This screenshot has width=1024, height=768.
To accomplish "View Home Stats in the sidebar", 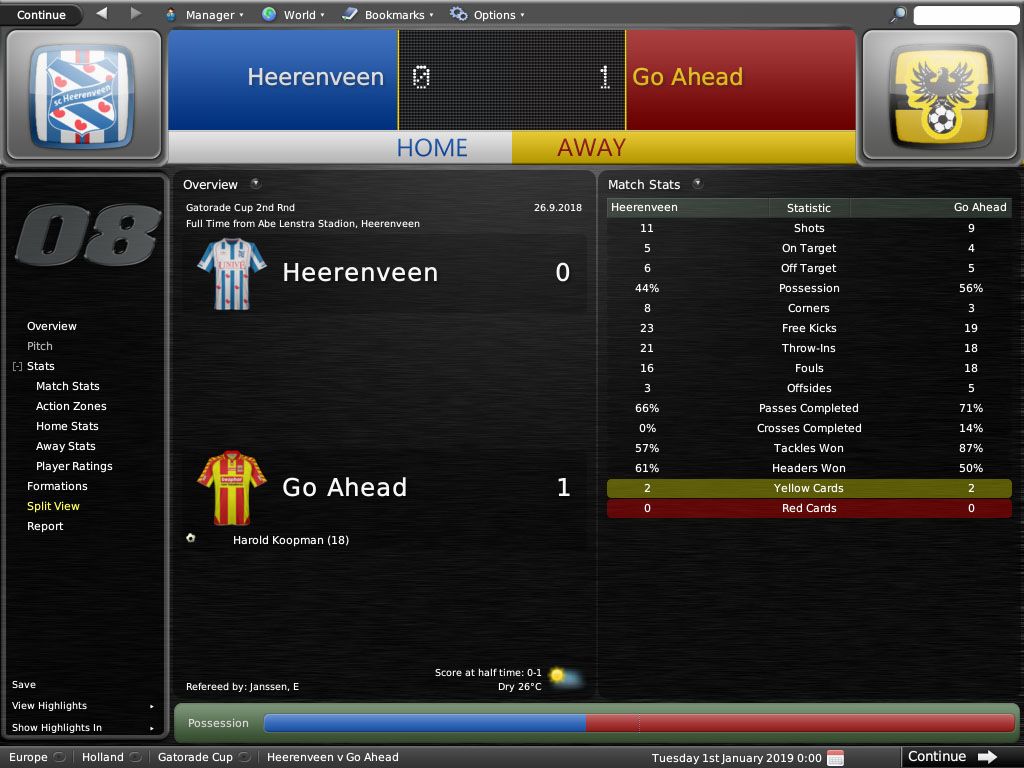I will [67, 426].
